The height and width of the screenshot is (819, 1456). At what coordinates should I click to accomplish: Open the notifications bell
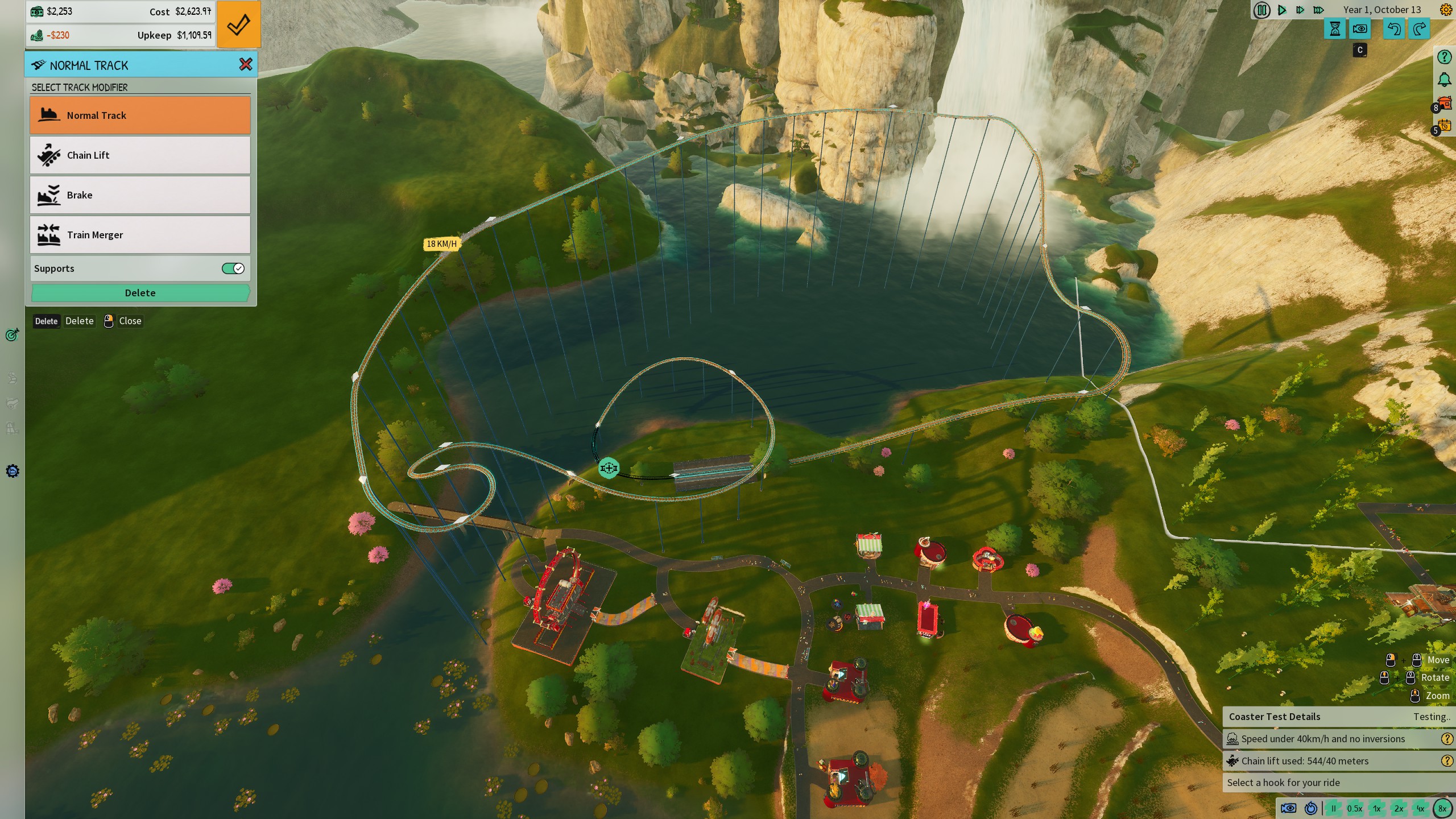click(x=1444, y=80)
